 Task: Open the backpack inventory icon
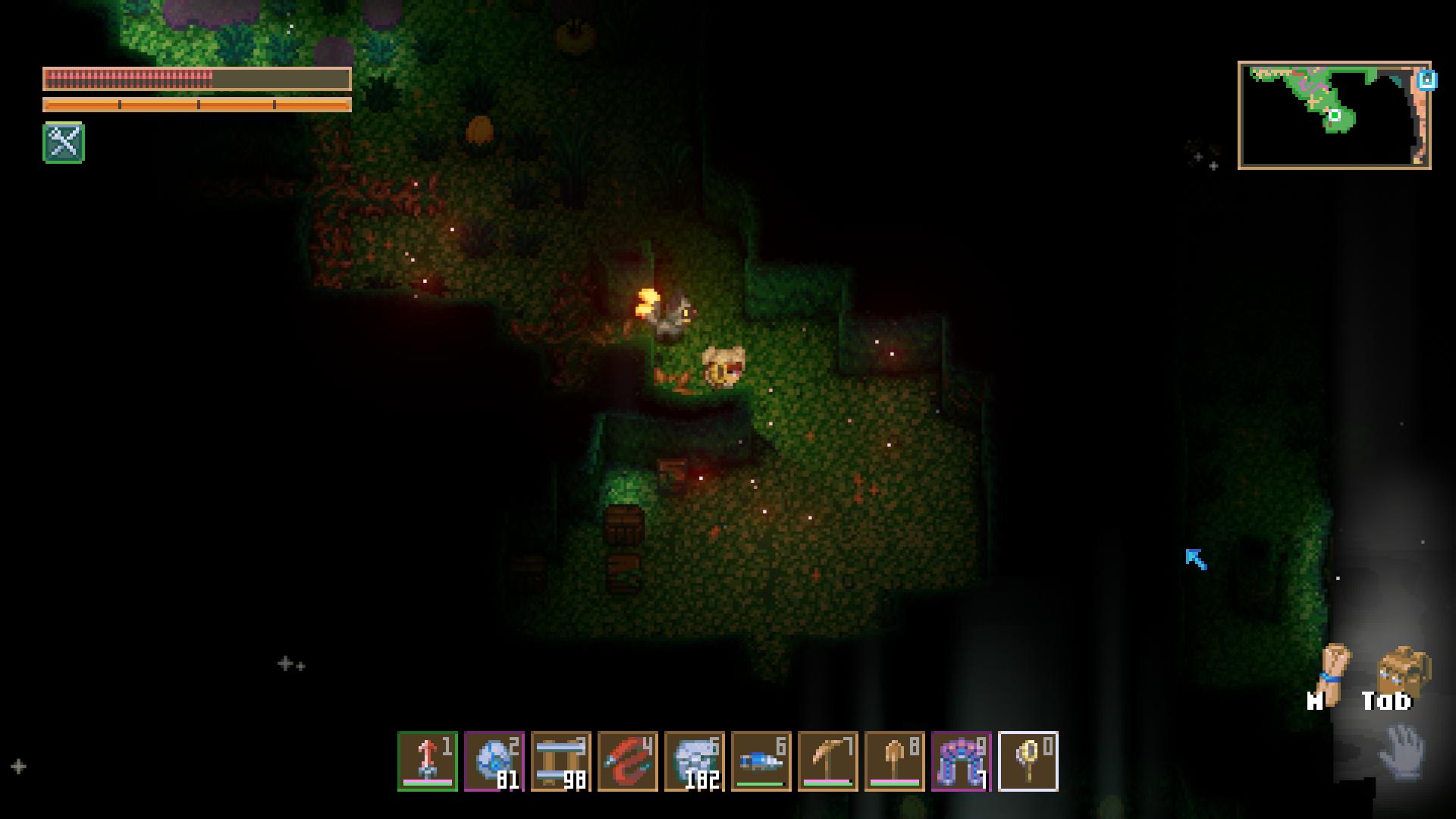tap(1403, 670)
